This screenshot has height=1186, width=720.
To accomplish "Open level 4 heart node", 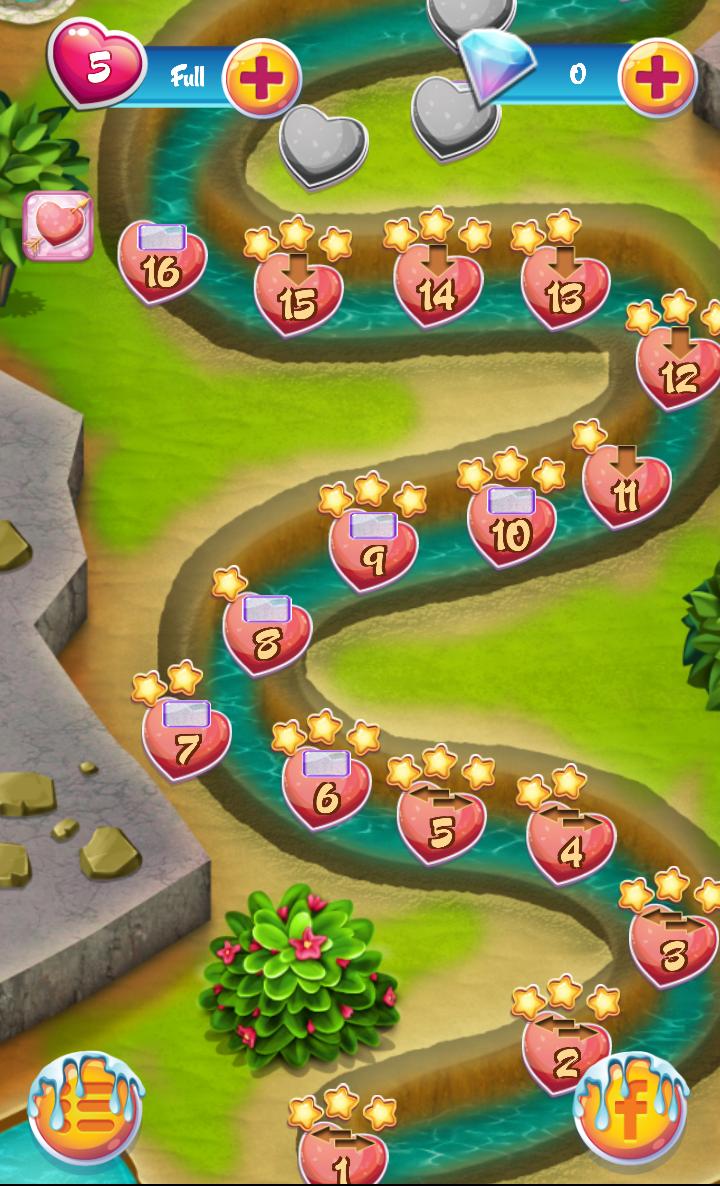I will tap(571, 843).
